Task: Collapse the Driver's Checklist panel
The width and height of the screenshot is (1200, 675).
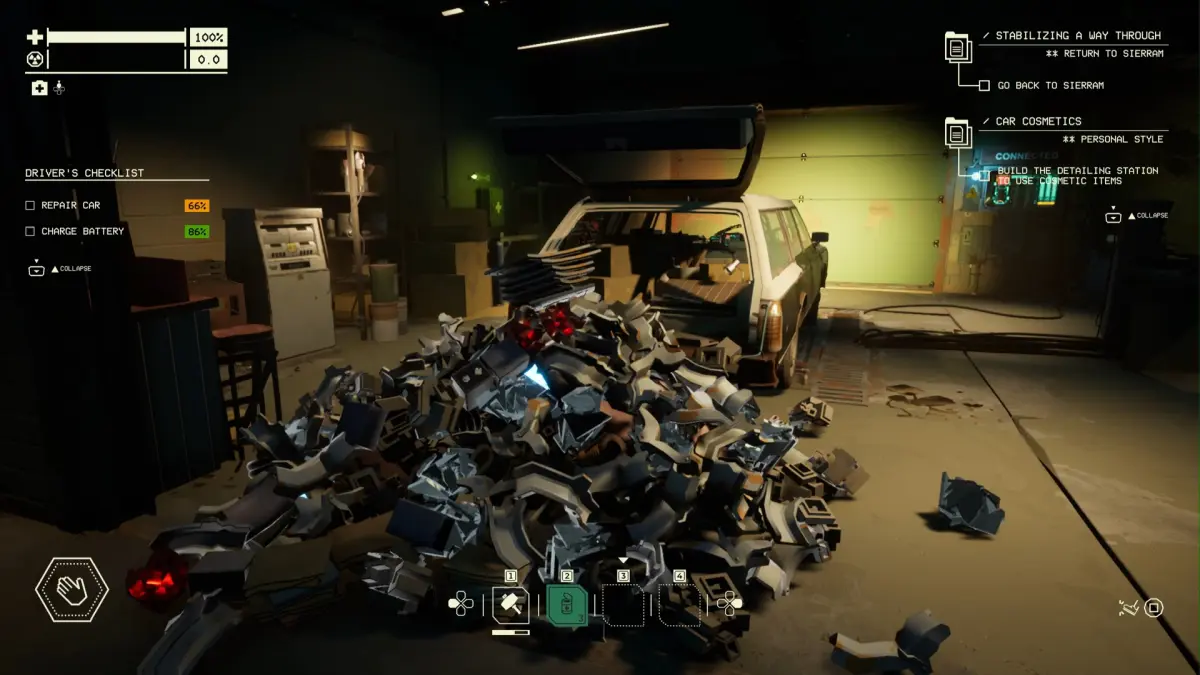Action: pos(37,269)
